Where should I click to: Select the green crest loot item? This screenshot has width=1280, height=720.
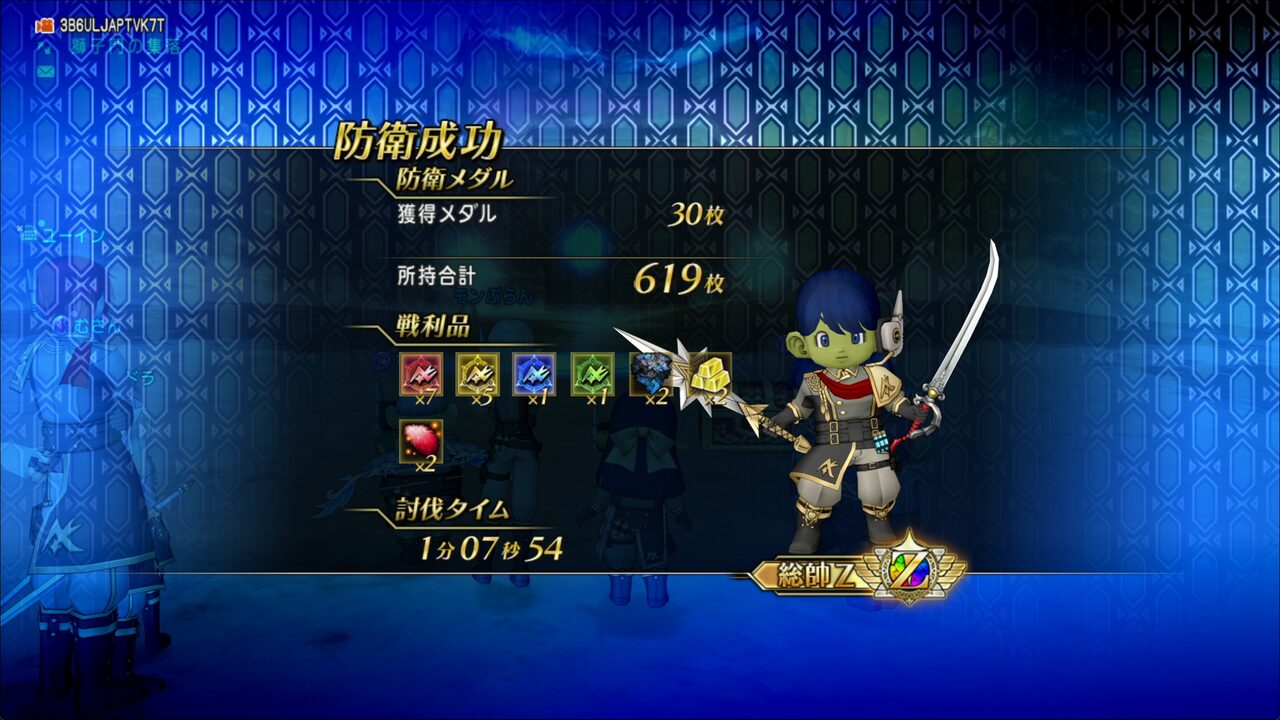point(592,374)
